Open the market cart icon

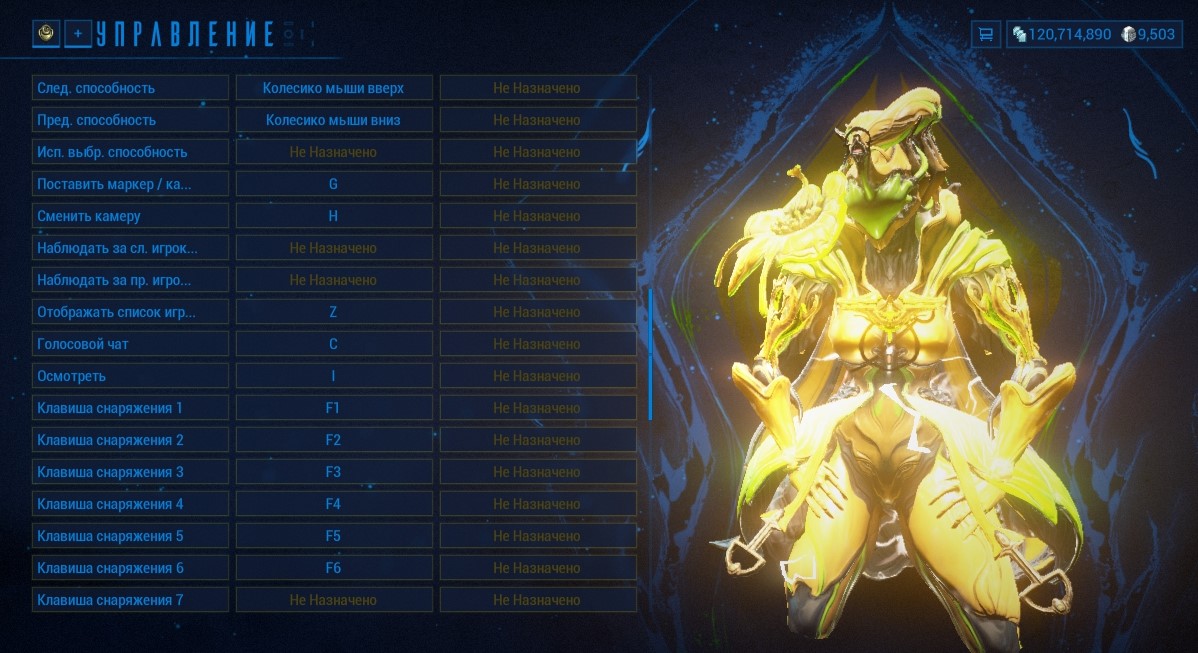[985, 34]
